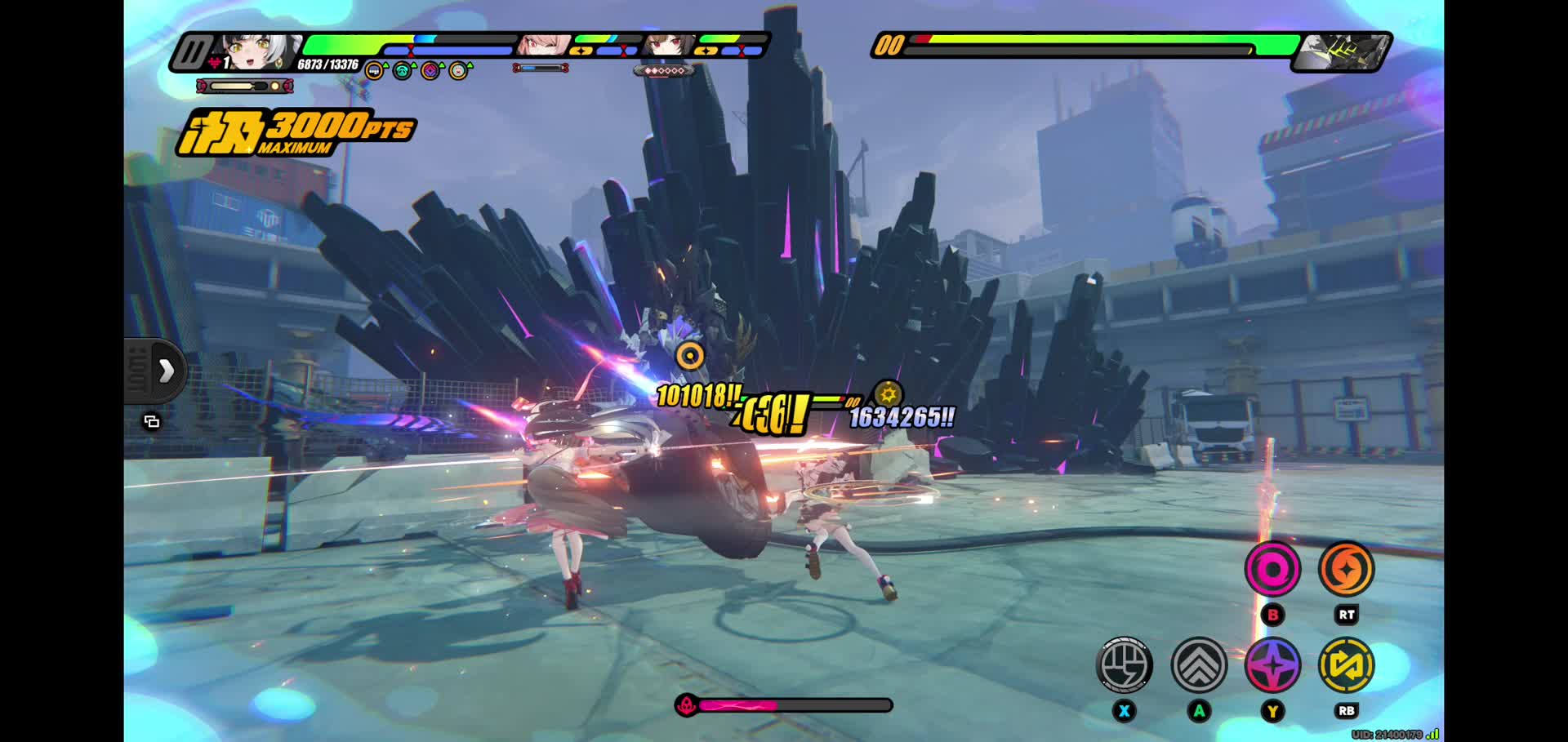Trigger the purple star special attack
The height and width of the screenshot is (742, 1568).
click(x=1272, y=665)
